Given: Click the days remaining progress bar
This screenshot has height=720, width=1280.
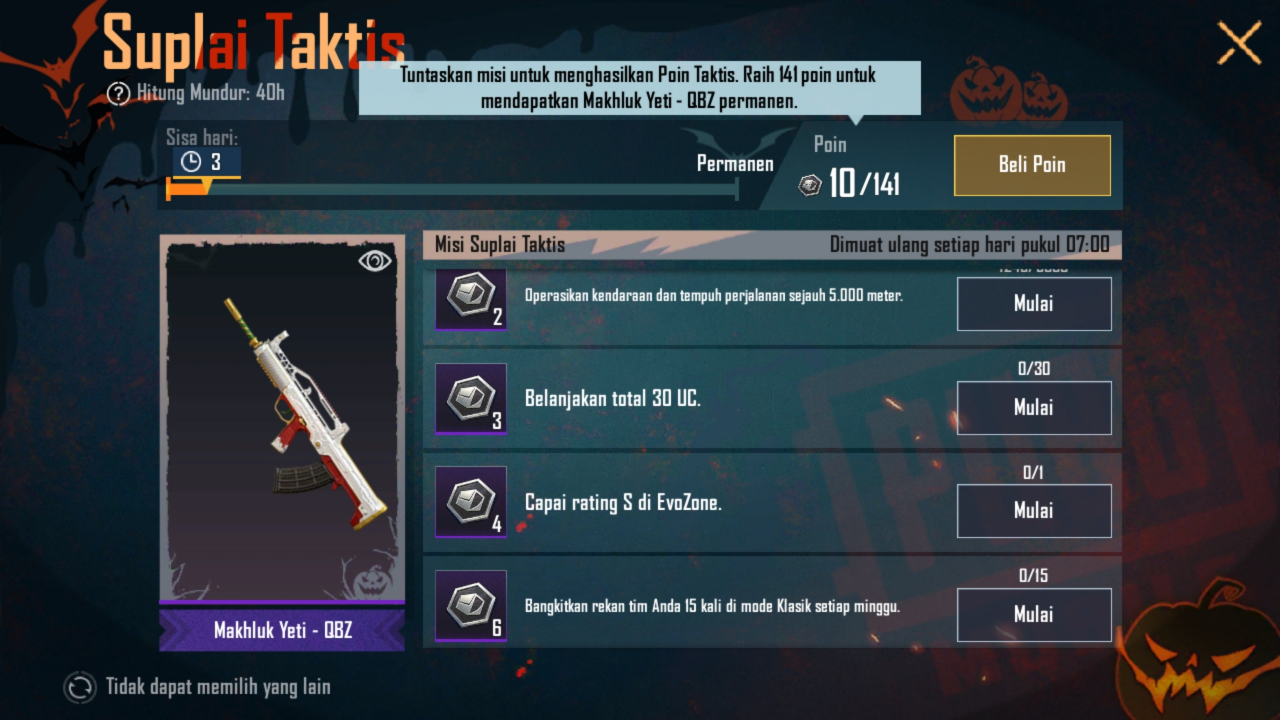Looking at the screenshot, I should click(x=450, y=188).
